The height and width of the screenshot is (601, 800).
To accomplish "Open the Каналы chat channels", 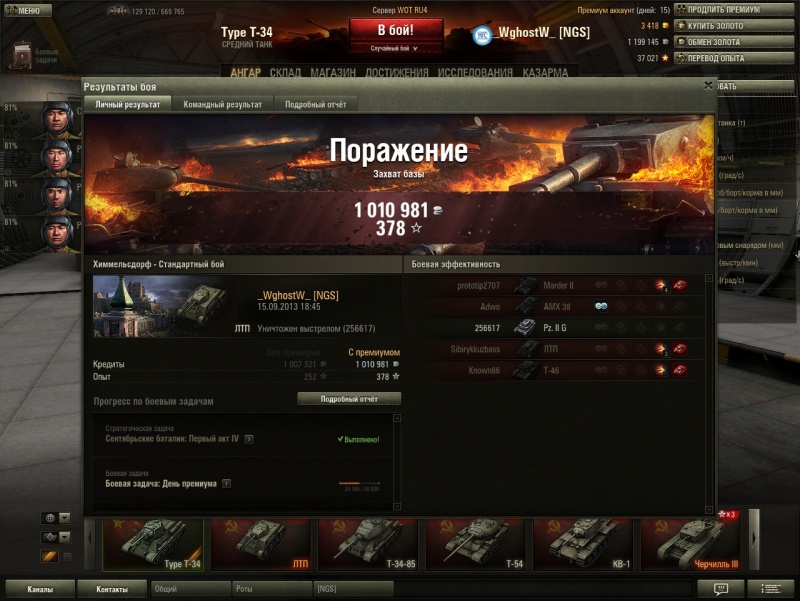I will [x=41, y=589].
